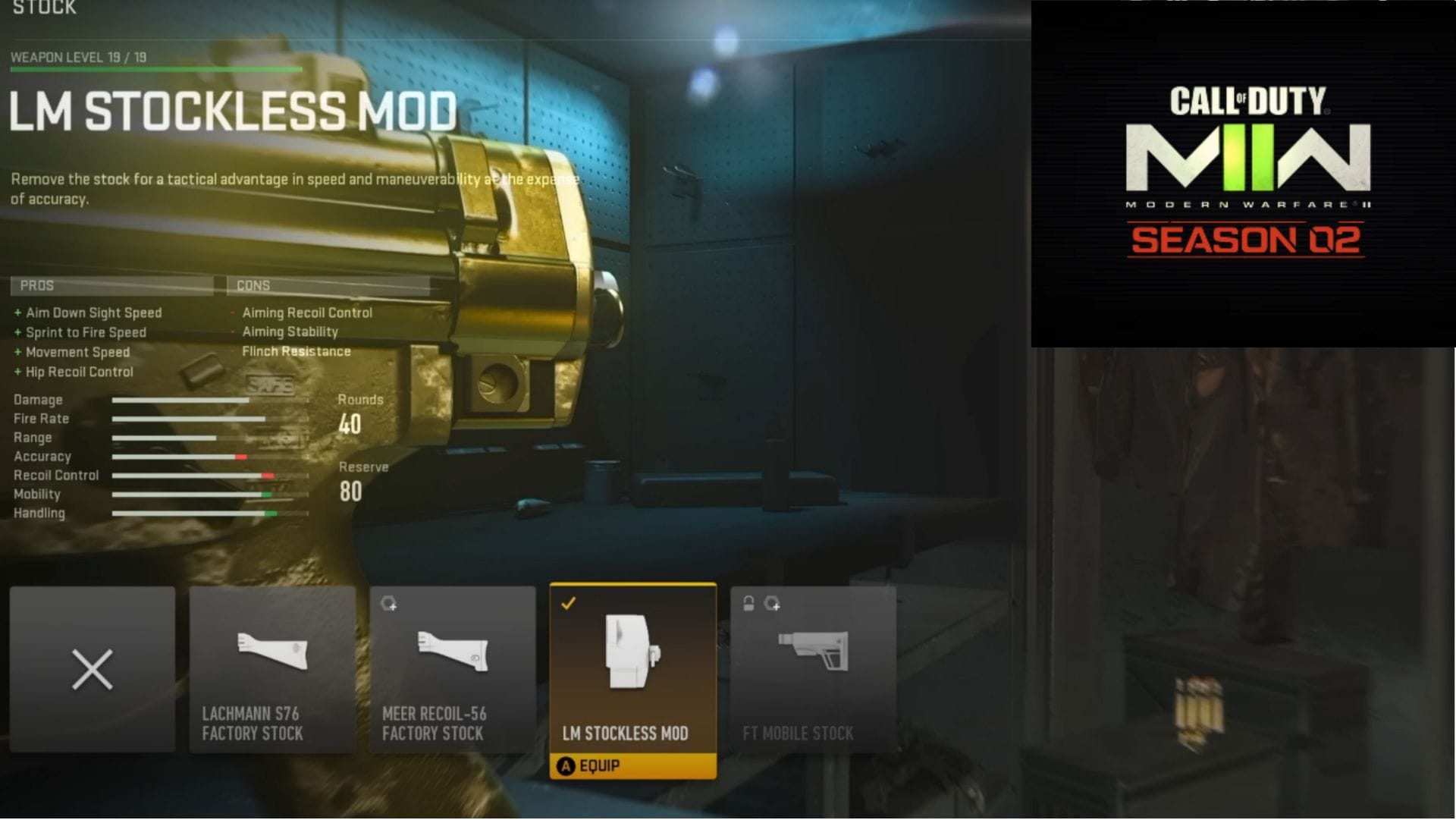Click the X tile to remove the stock
Image resolution: width=1456 pixels, height=820 pixels.
92,669
